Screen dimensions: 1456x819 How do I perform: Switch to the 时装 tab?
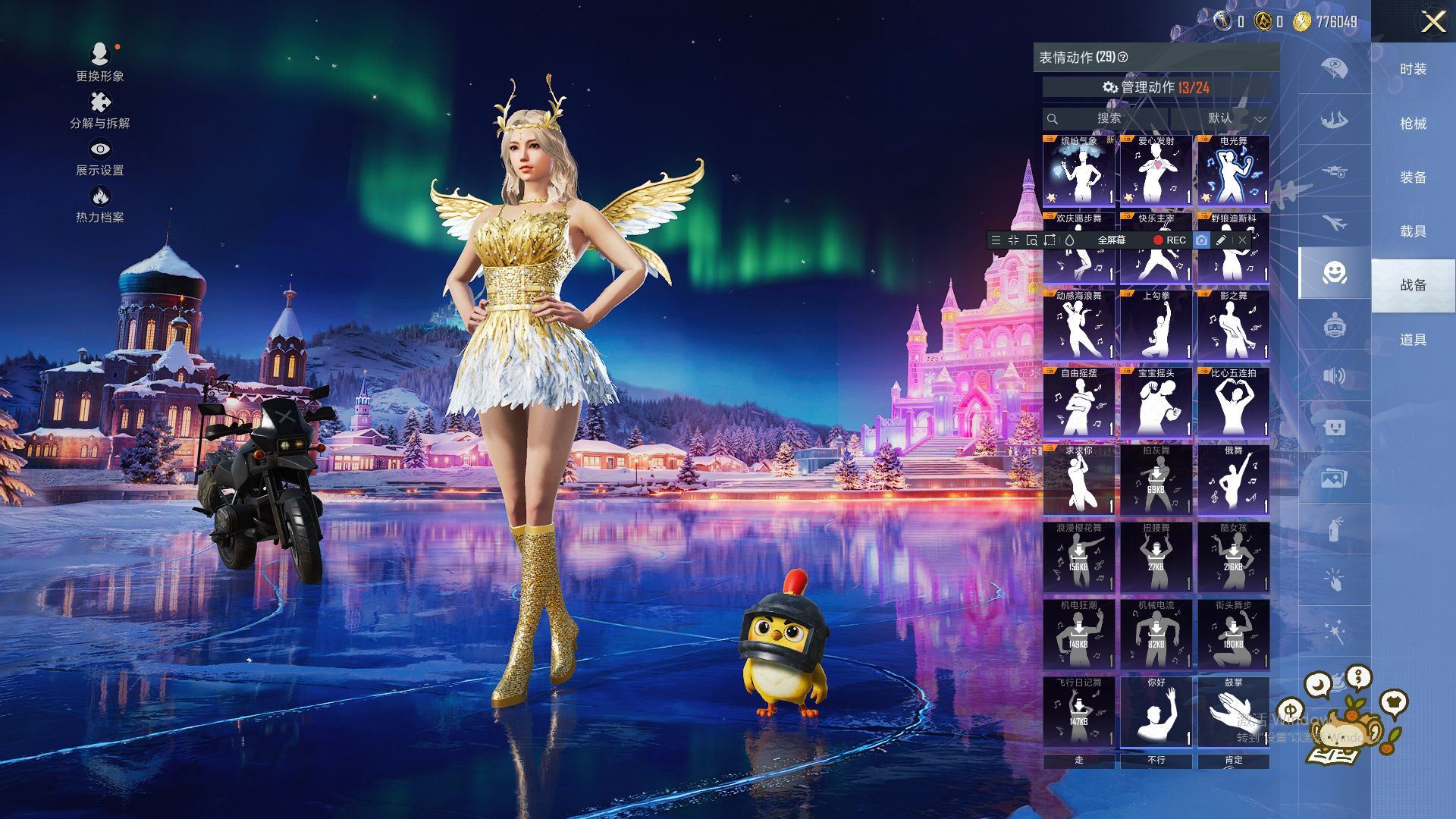pos(1413,70)
